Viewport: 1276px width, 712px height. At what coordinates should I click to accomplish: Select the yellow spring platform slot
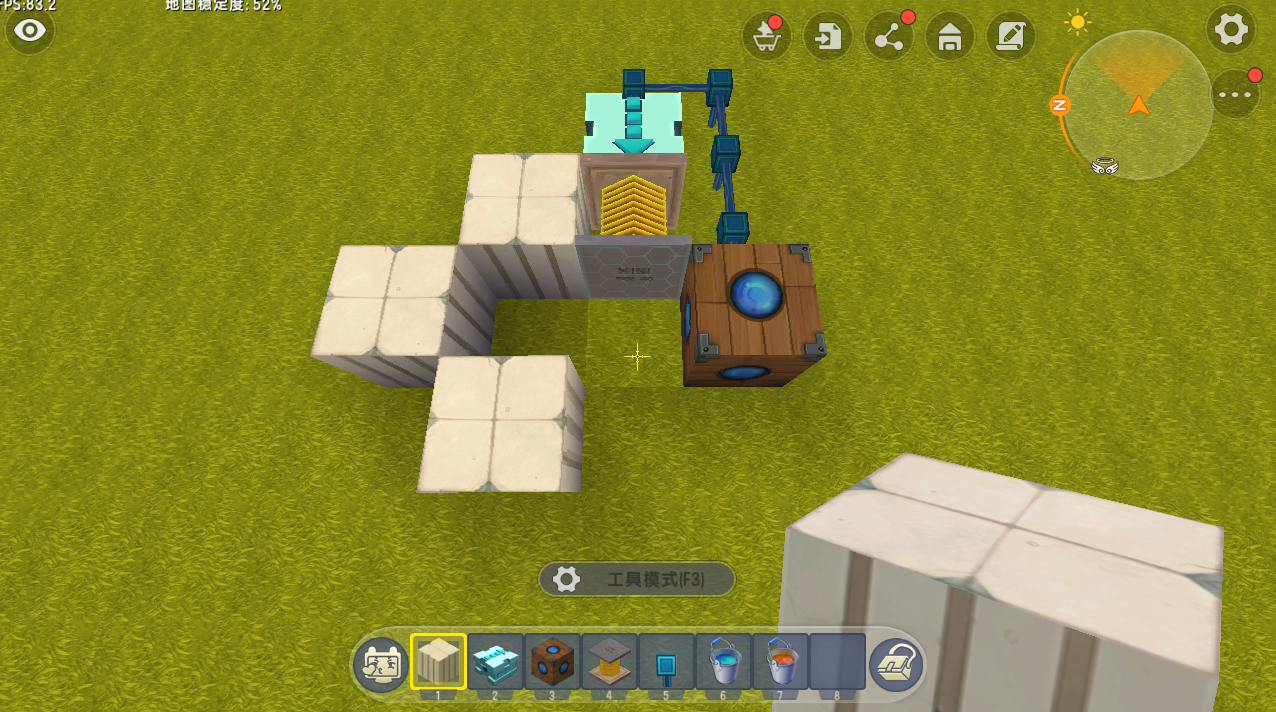[x=609, y=662]
